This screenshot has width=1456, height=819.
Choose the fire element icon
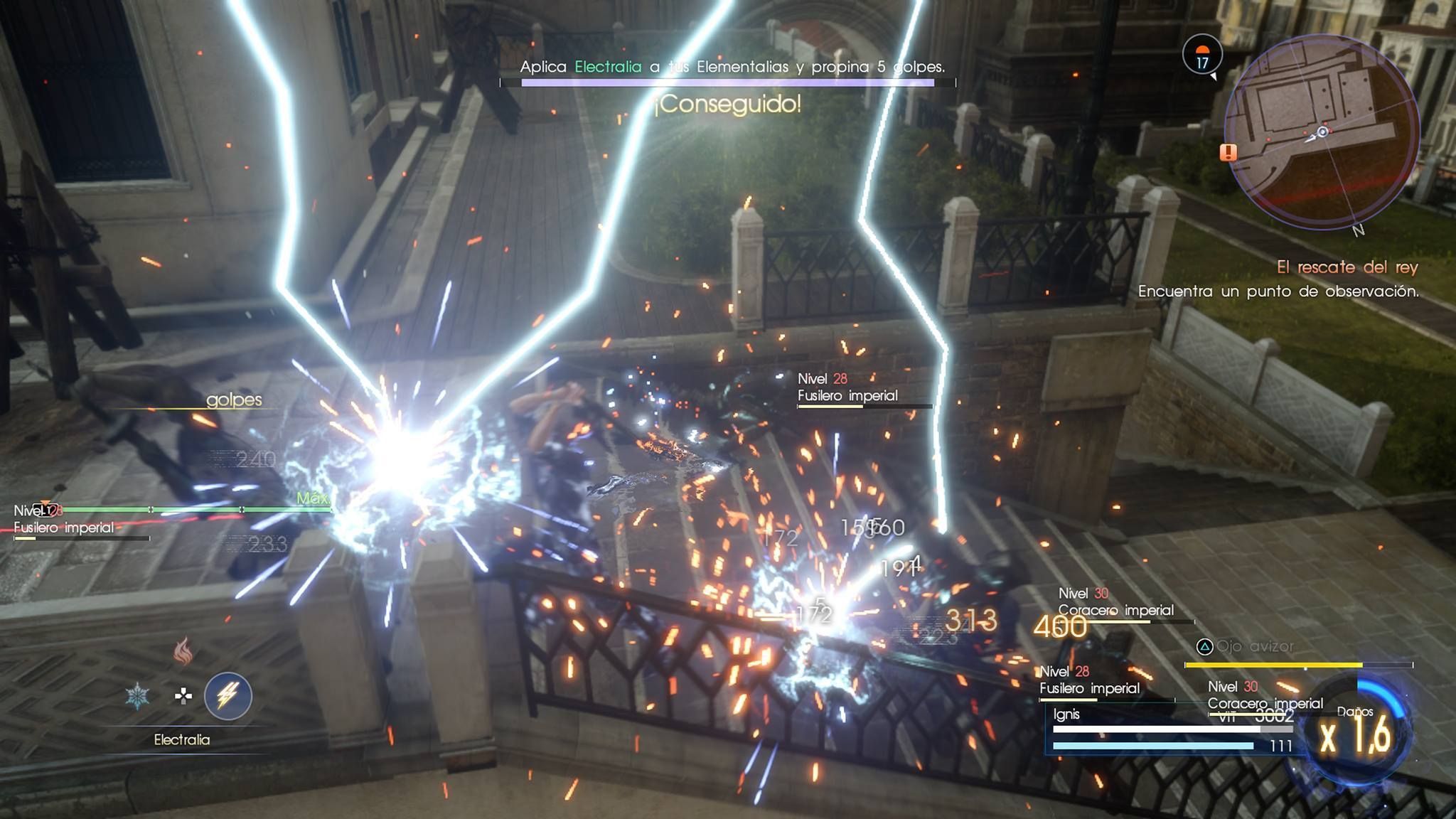(x=183, y=651)
